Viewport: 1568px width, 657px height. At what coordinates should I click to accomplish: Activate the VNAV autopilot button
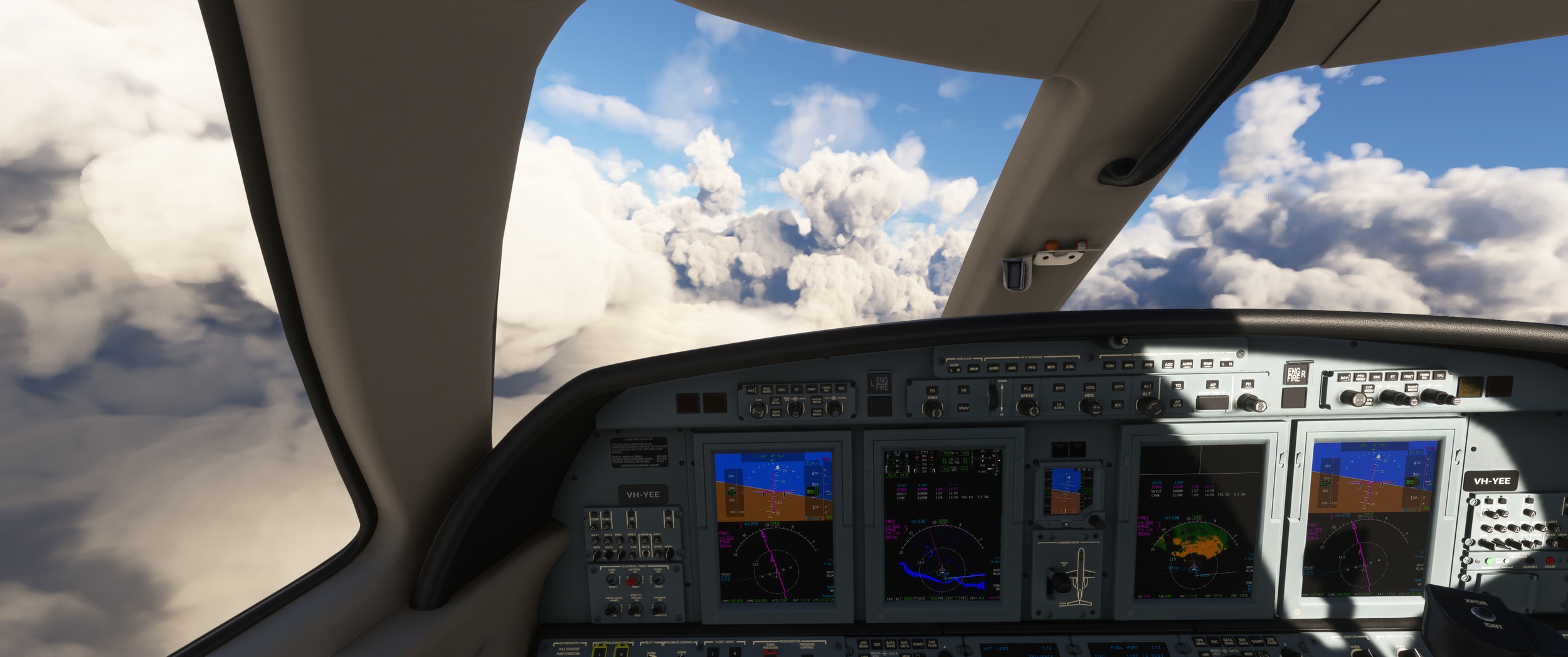[x=963, y=408]
